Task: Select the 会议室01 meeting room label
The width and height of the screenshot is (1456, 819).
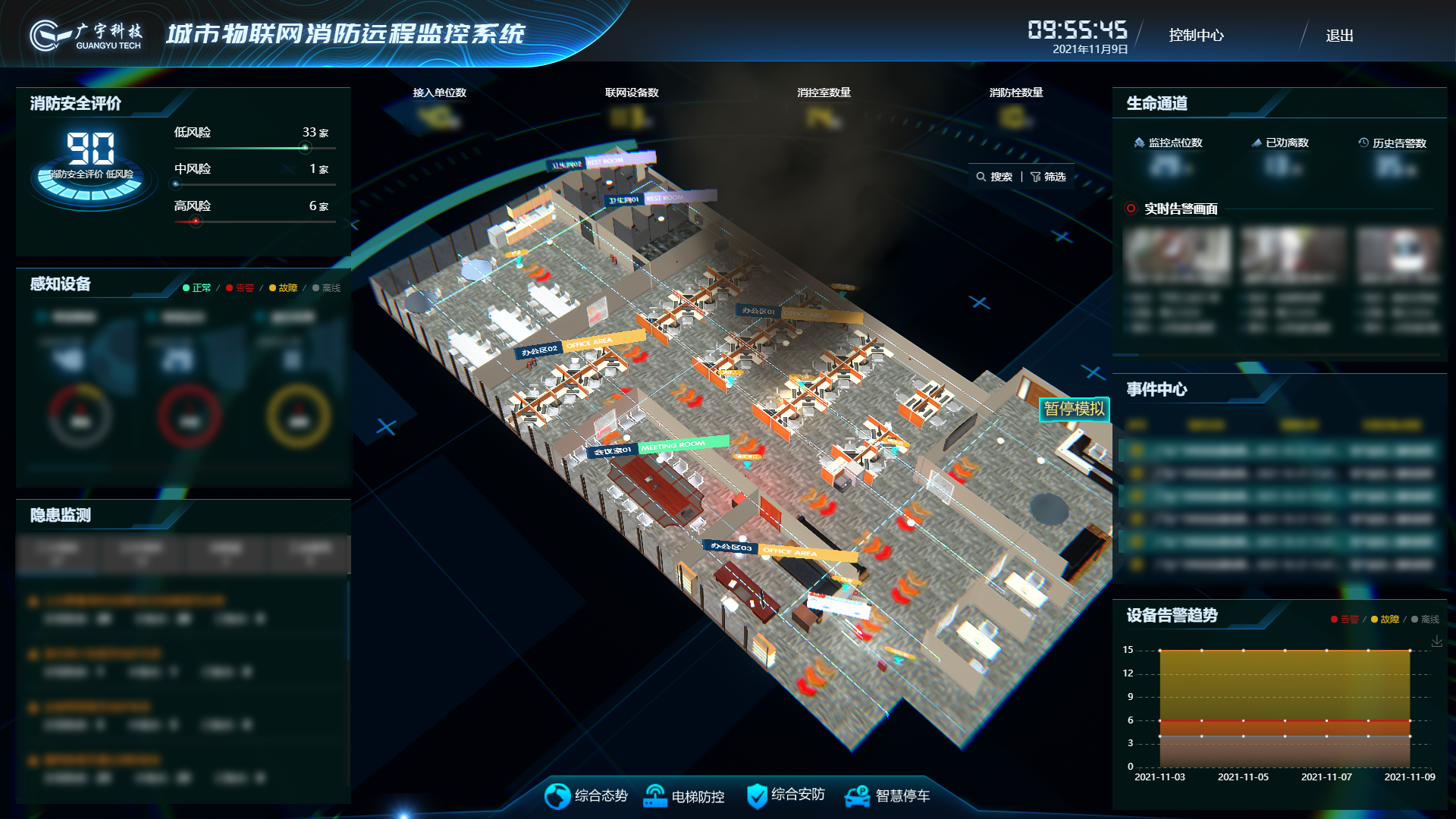Action: tap(612, 451)
